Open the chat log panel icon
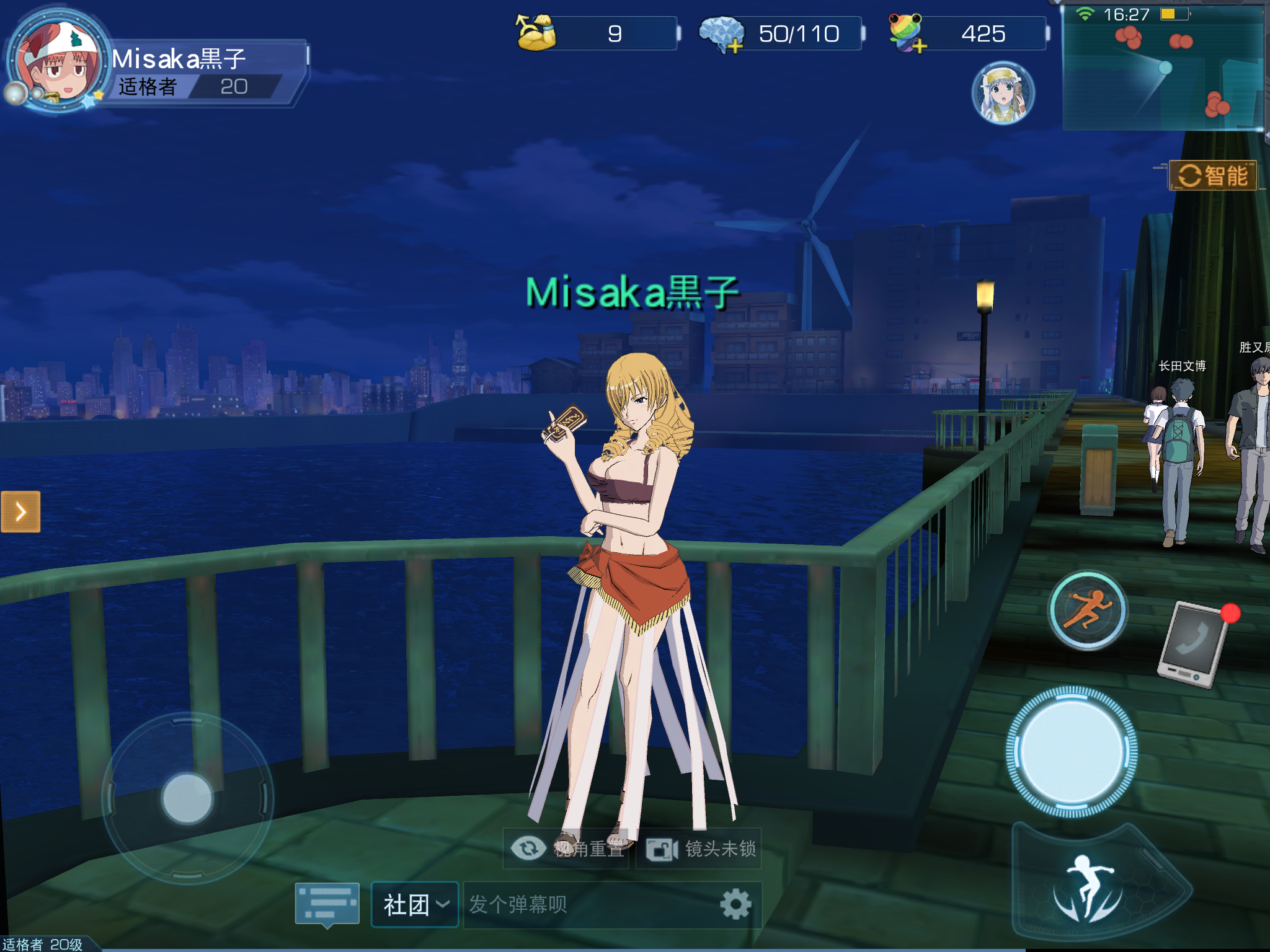This screenshot has width=1270, height=952. click(x=327, y=904)
